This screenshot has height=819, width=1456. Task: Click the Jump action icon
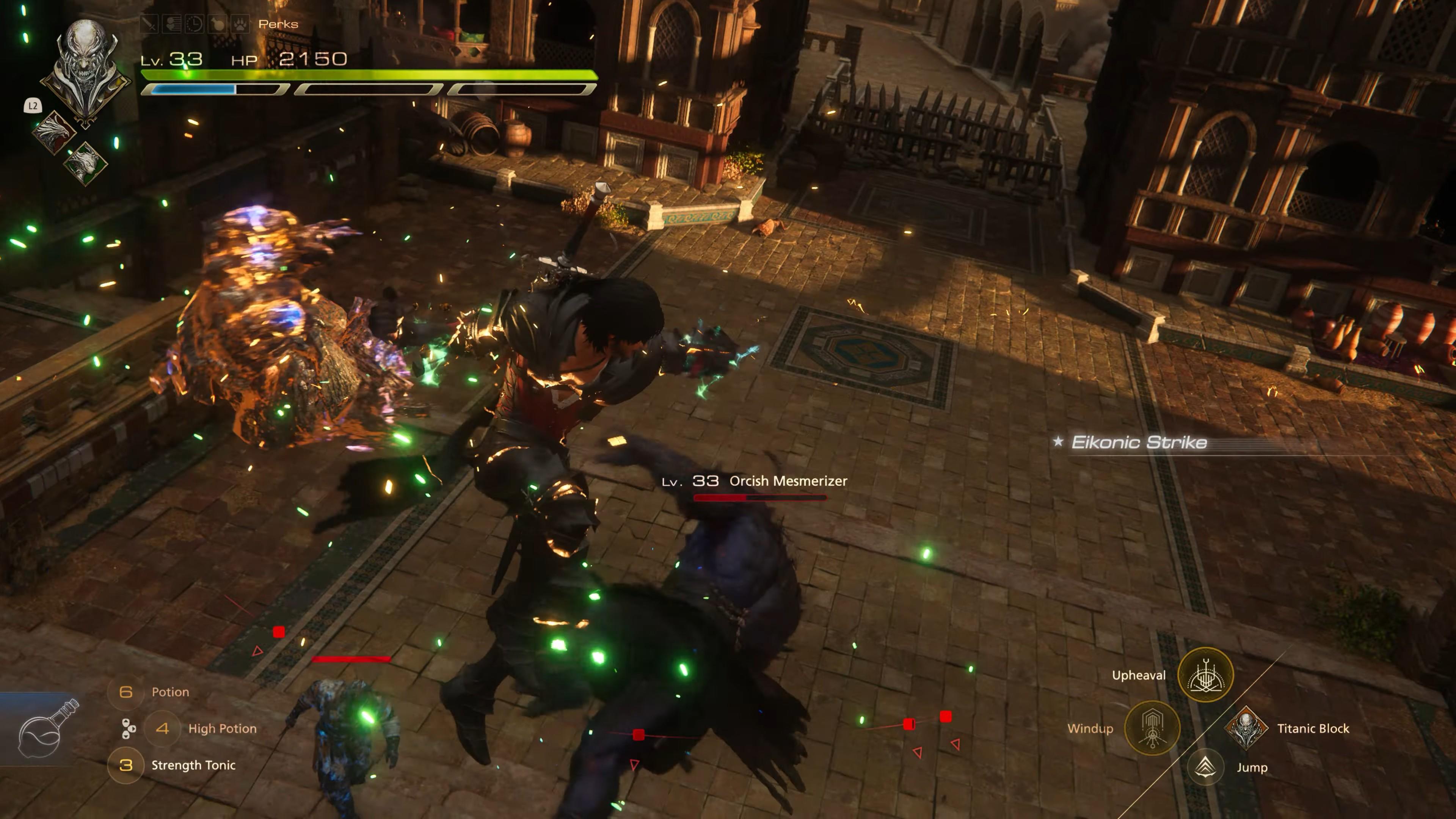[1205, 767]
